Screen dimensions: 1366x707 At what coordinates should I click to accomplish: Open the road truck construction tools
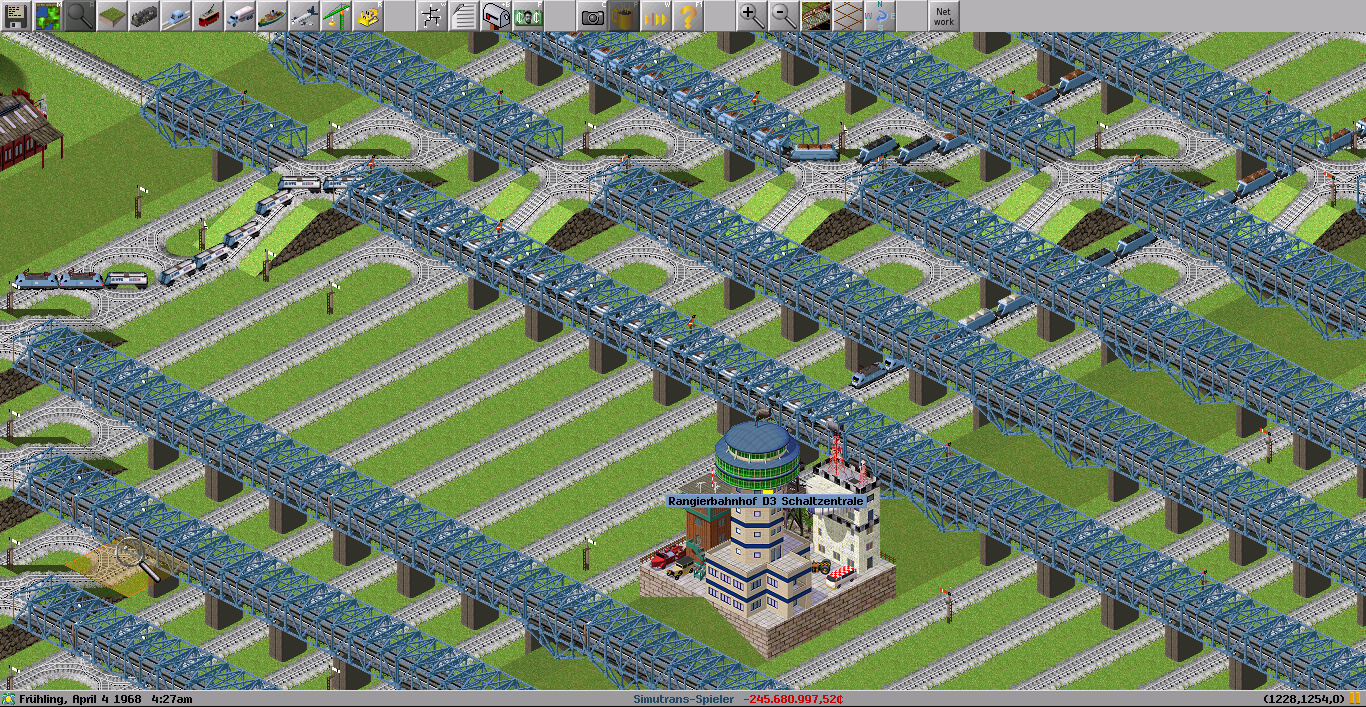(x=240, y=16)
